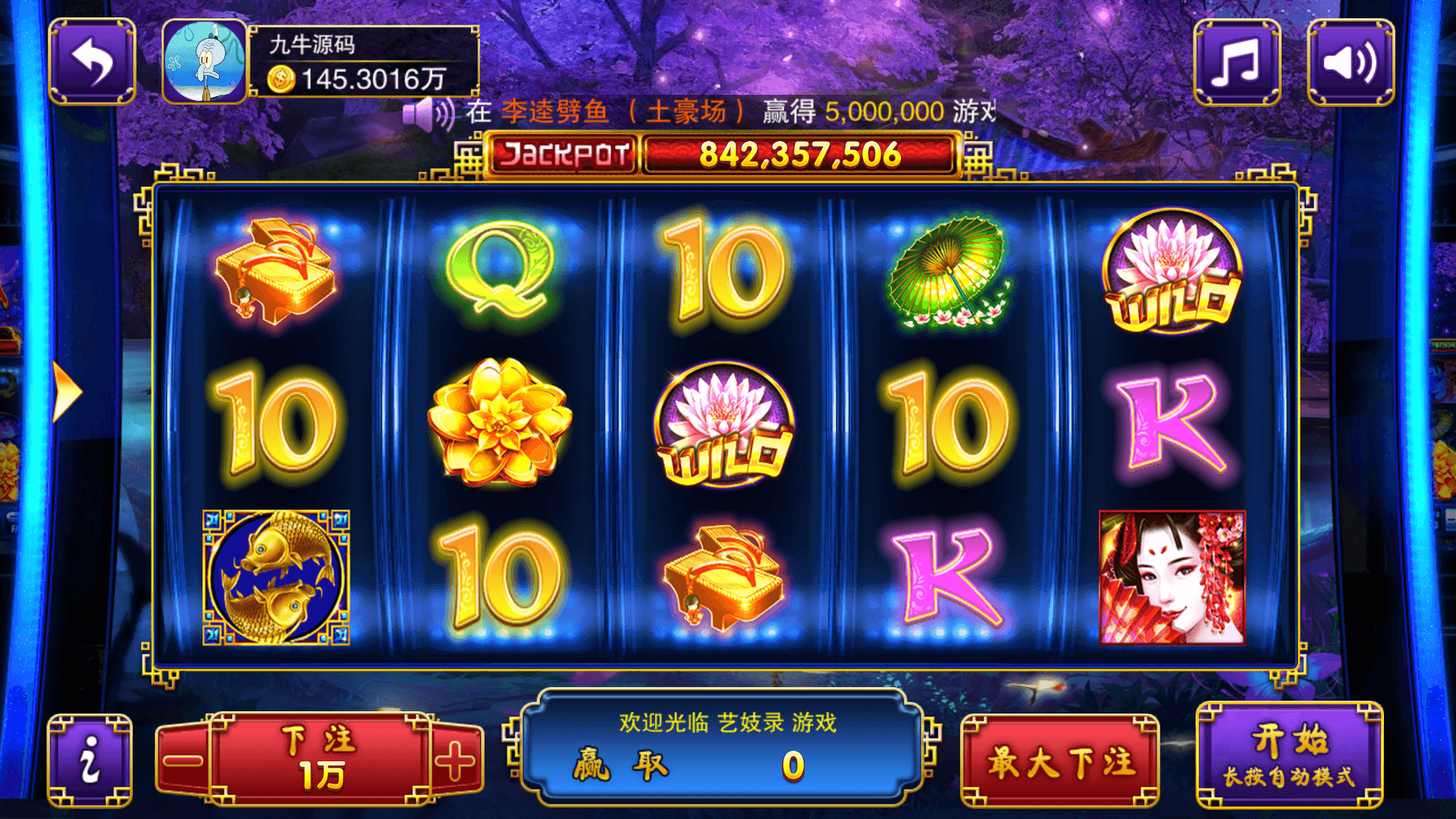Click the Jackpot prize banner

(x=723, y=155)
